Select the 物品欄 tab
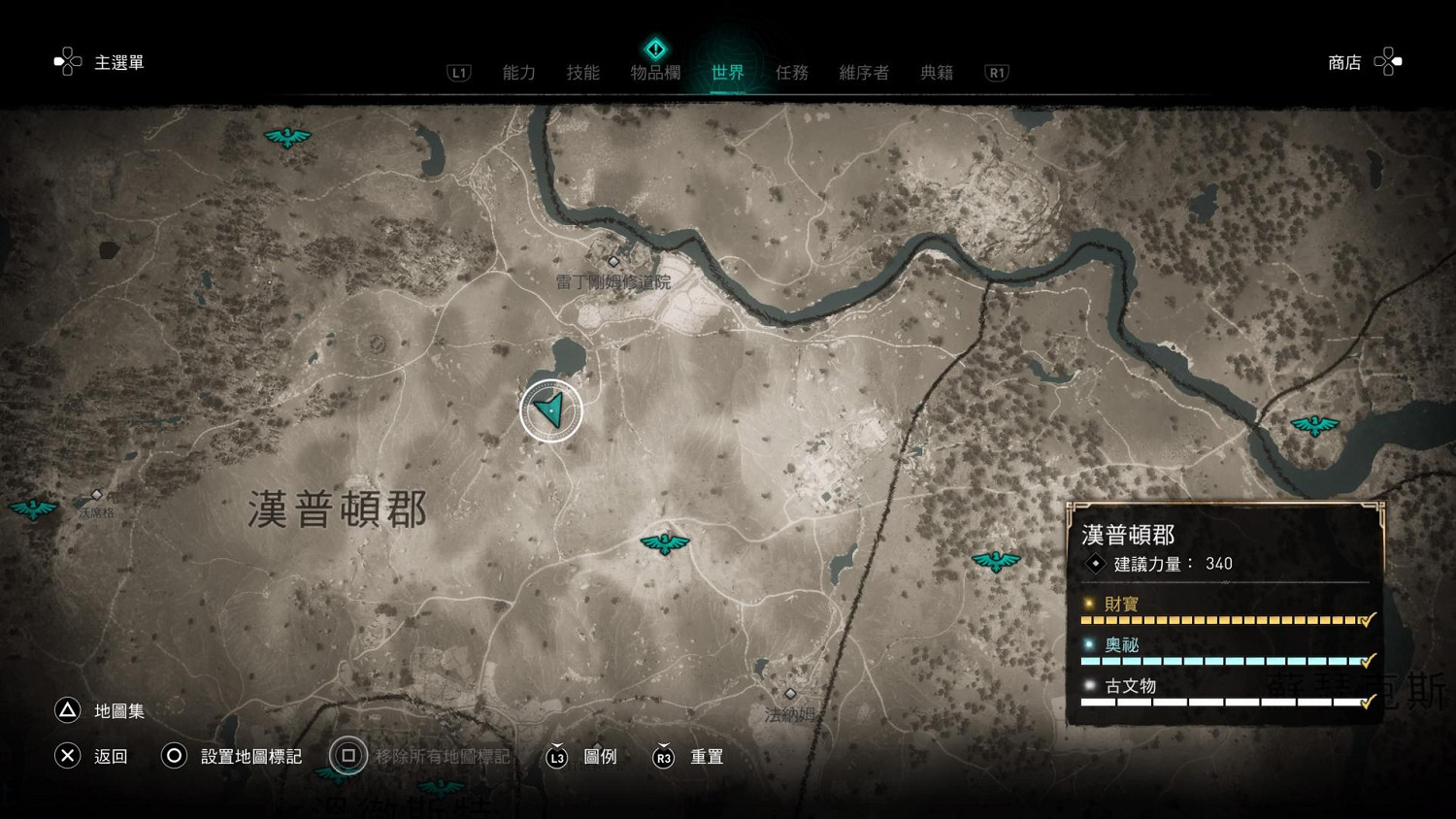1456x819 pixels. tap(656, 72)
